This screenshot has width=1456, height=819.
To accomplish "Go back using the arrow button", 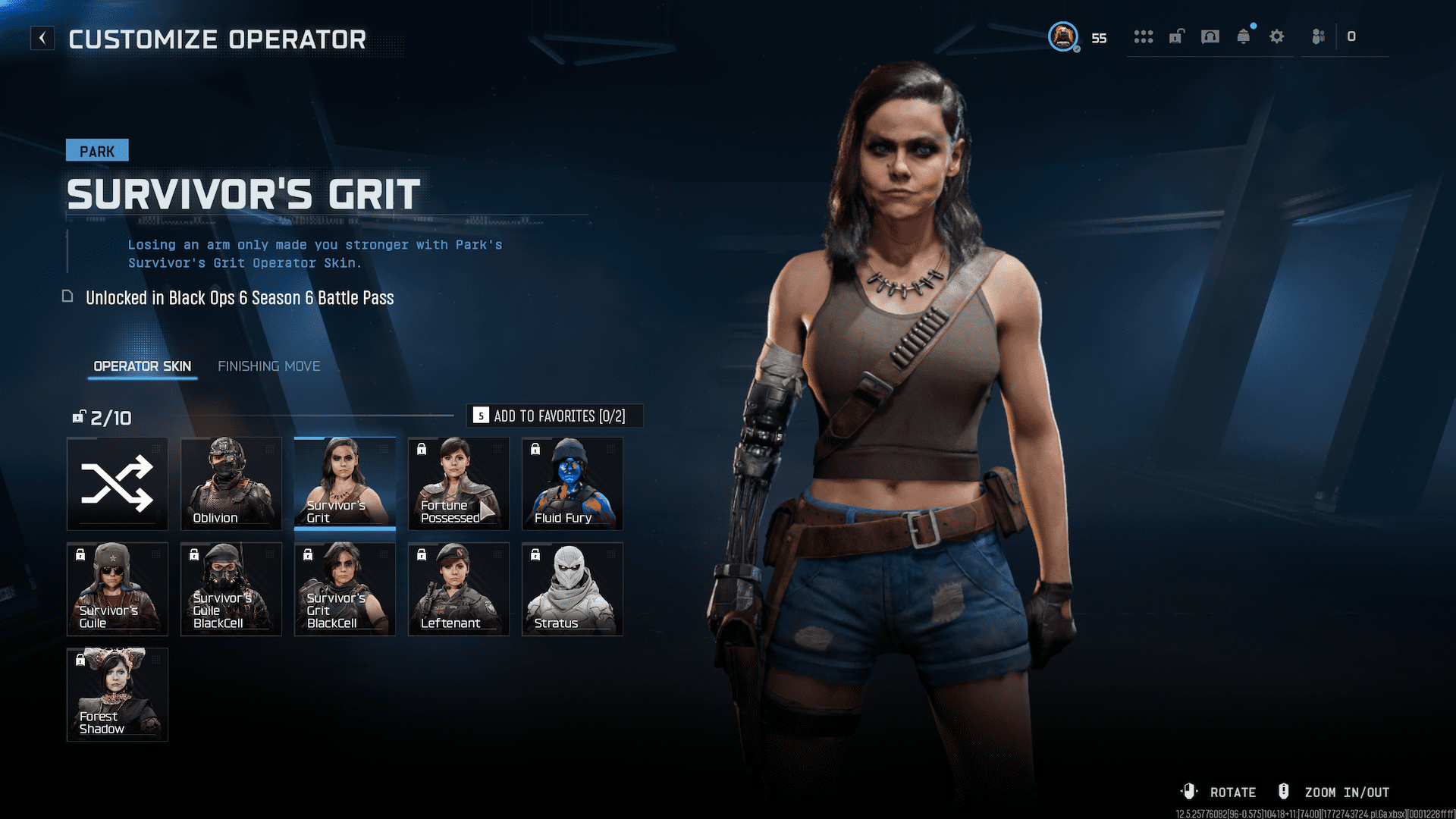I will coord(42,38).
